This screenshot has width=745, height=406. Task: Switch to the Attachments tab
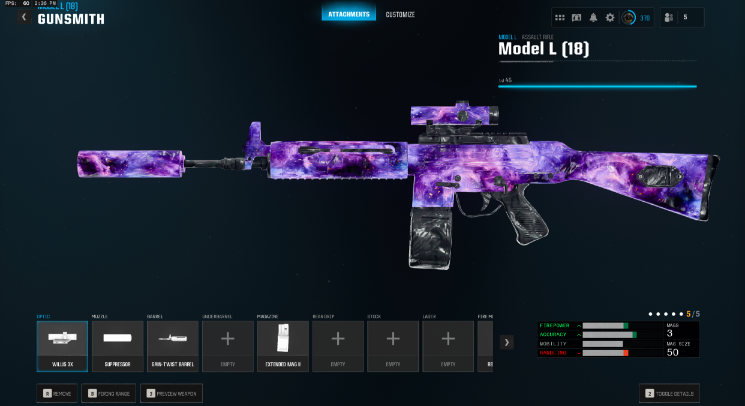click(348, 14)
